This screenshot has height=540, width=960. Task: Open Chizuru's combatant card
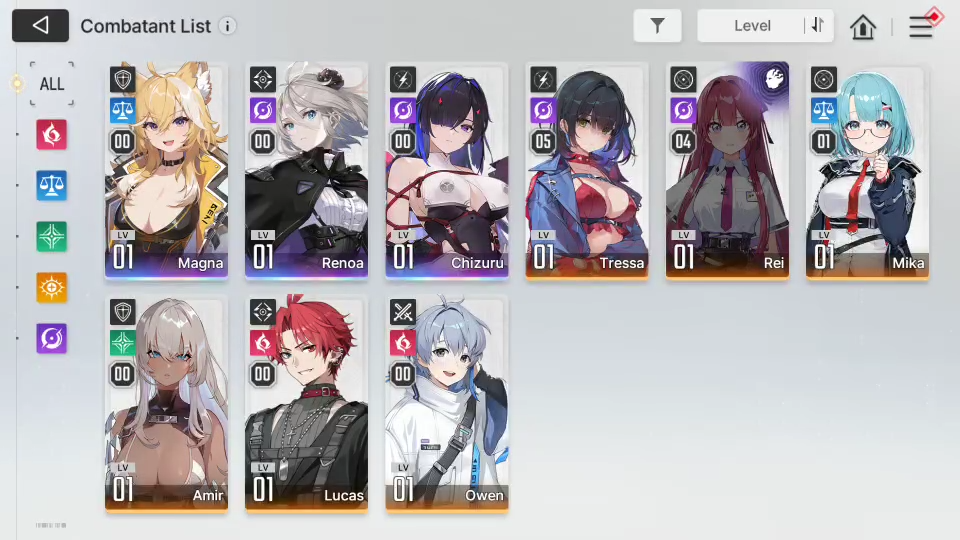pos(447,170)
